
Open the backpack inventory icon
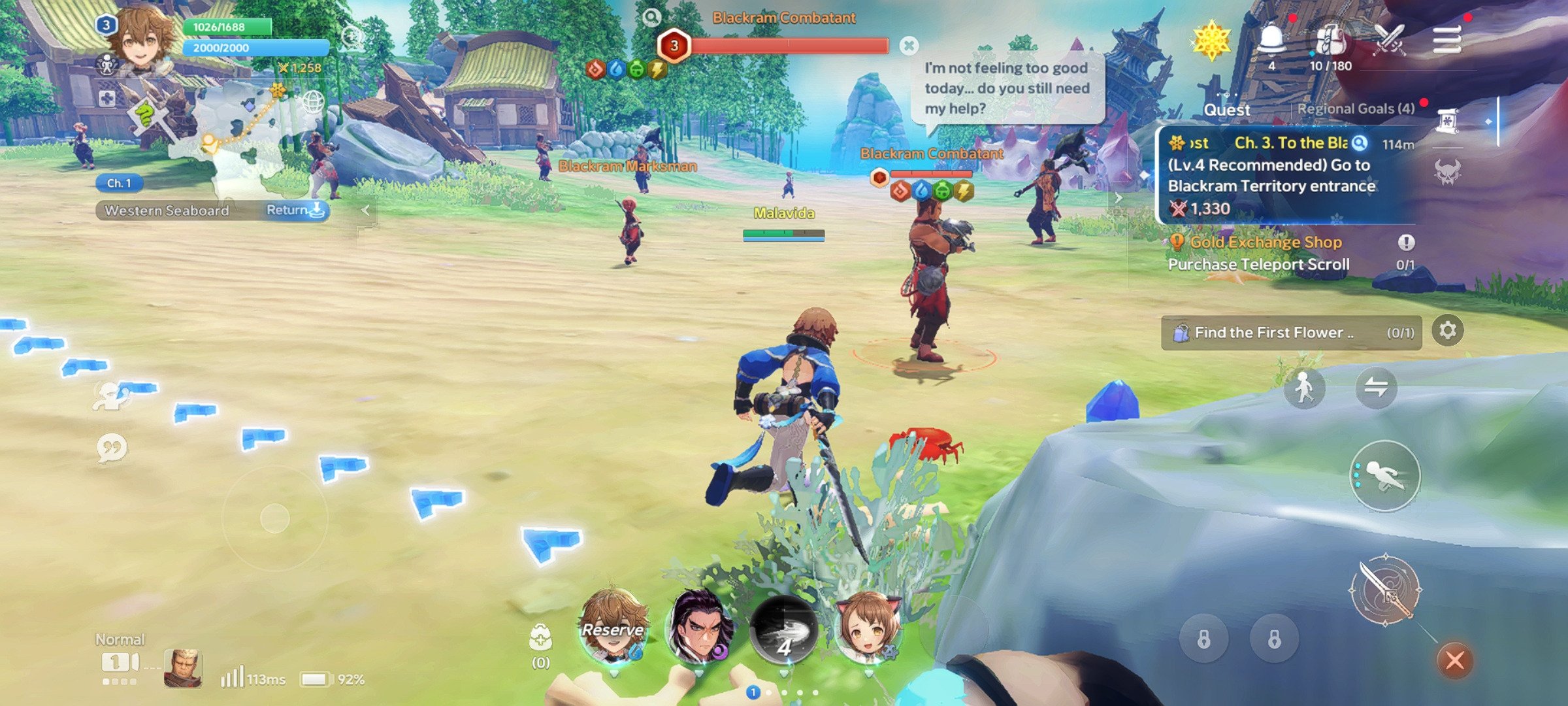pyautogui.click(x=1330, y=41)
